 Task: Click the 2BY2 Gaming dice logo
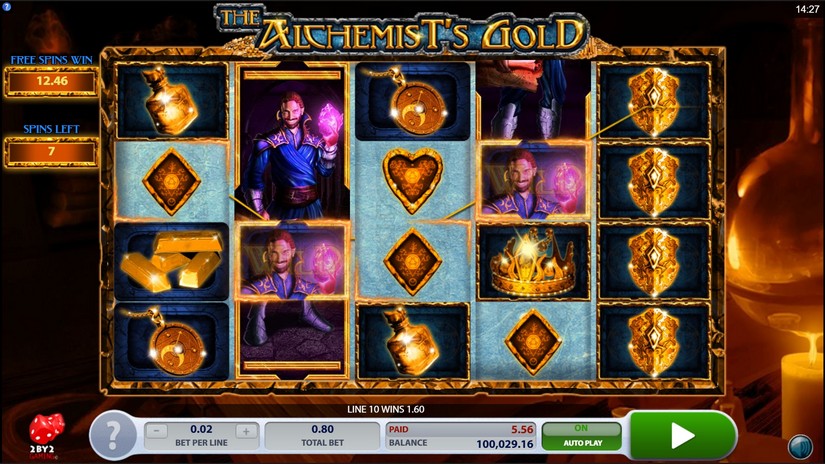(45, 433)
